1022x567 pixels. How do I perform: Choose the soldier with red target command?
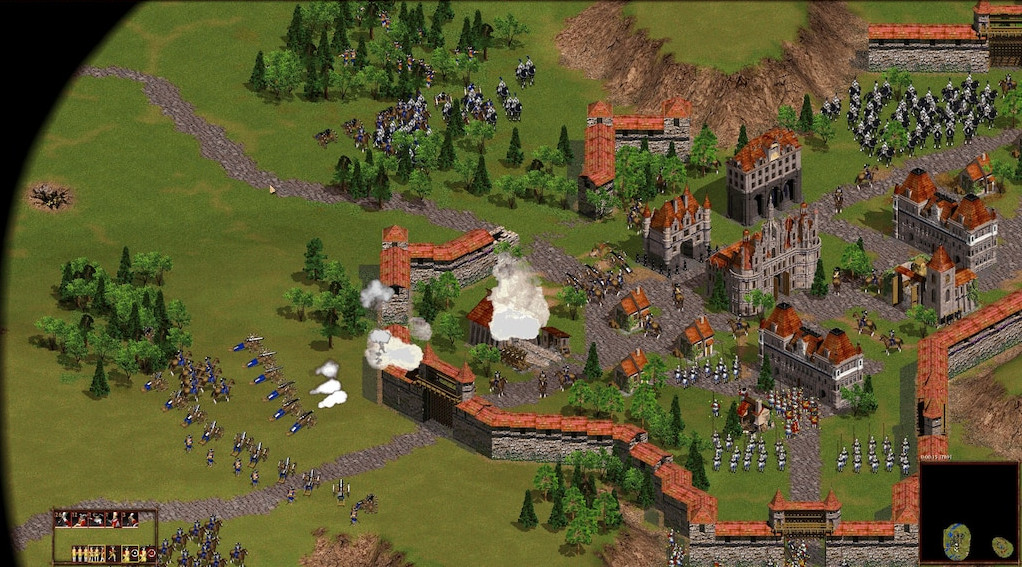click(147, 553)
